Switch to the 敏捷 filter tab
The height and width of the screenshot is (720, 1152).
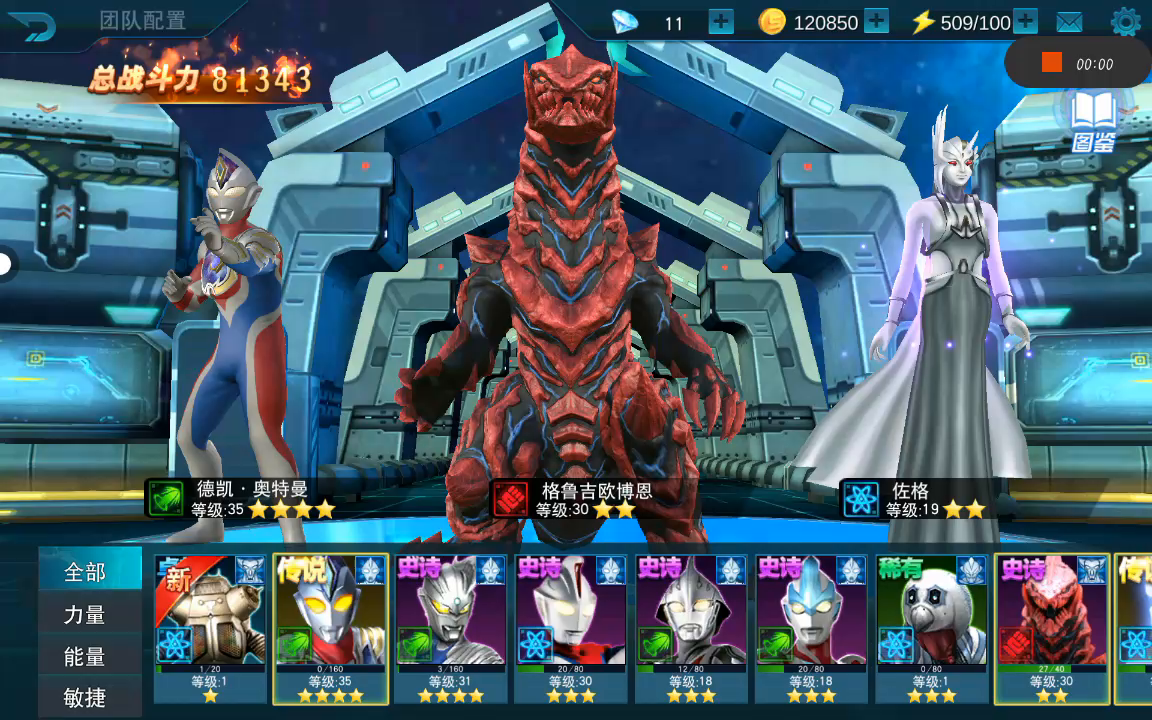coord(86,698)
